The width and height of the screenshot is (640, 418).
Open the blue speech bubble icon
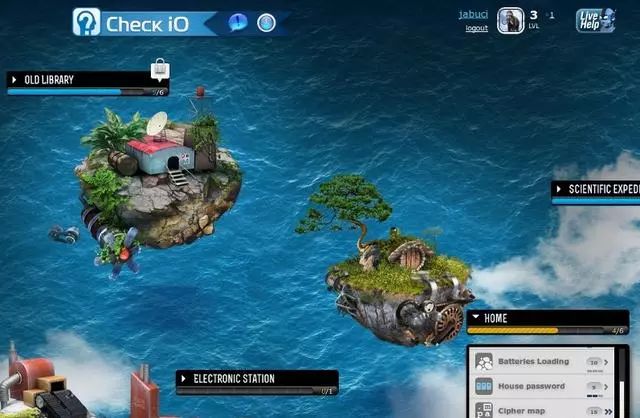tap(238, 22)
